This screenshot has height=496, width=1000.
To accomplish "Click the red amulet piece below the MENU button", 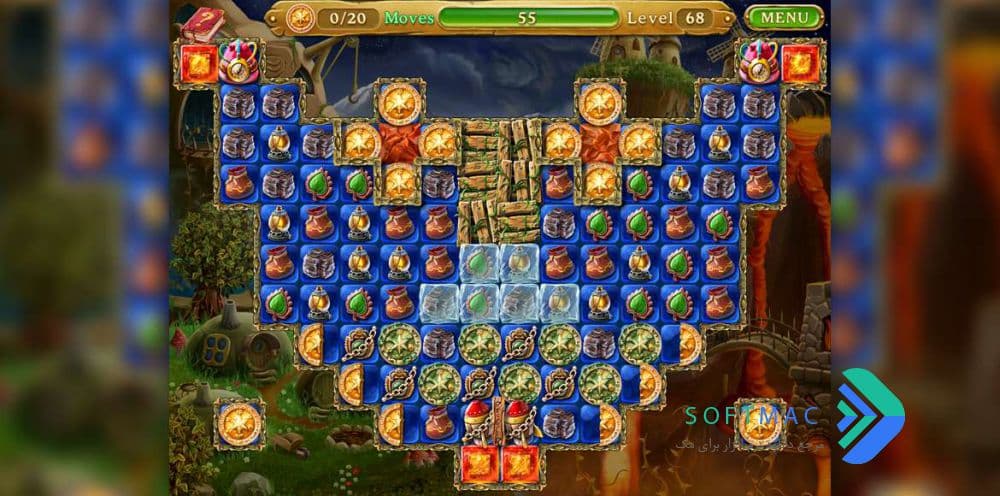I will 760,61.
